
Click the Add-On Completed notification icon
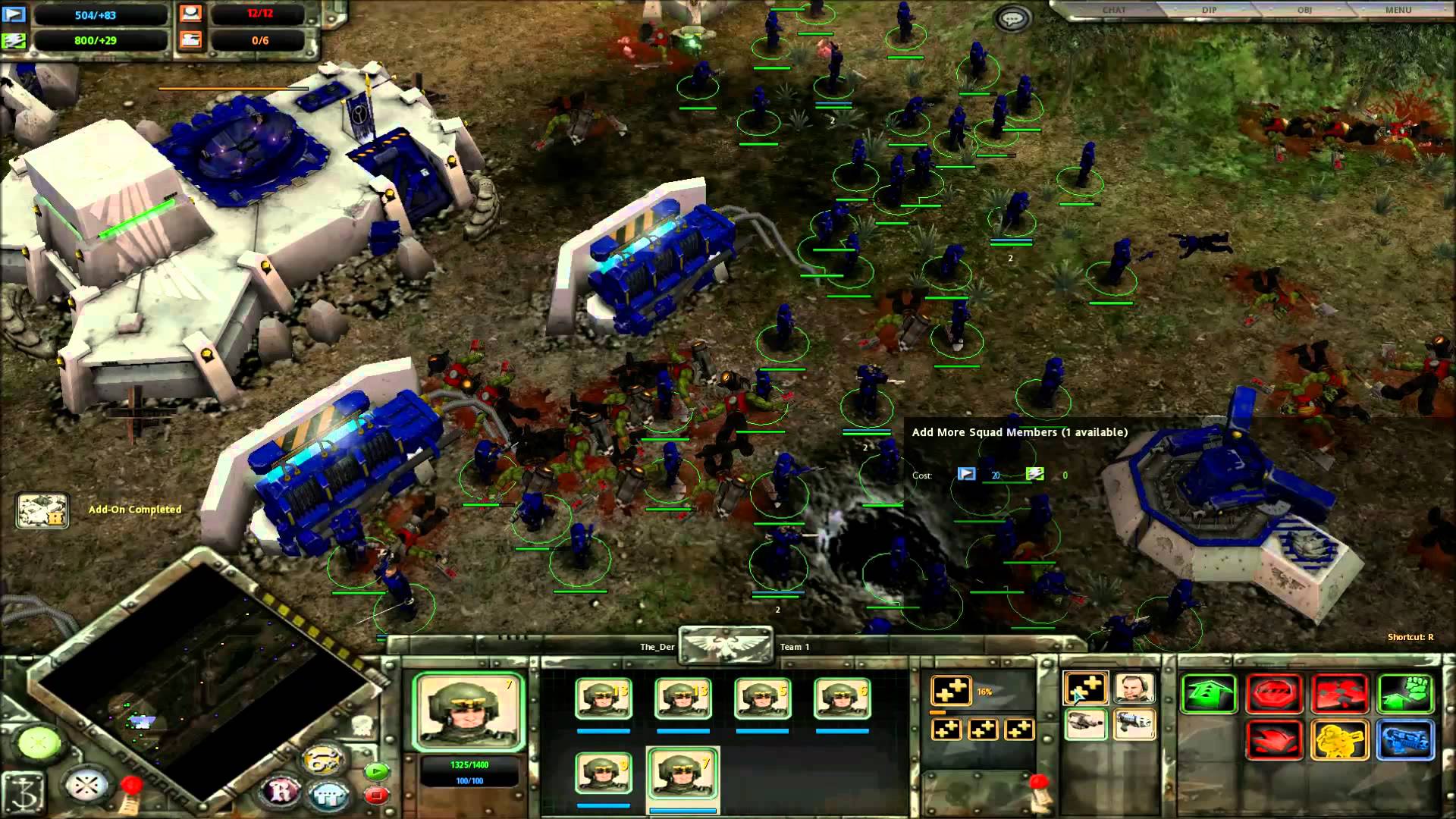tap(42, 510)
